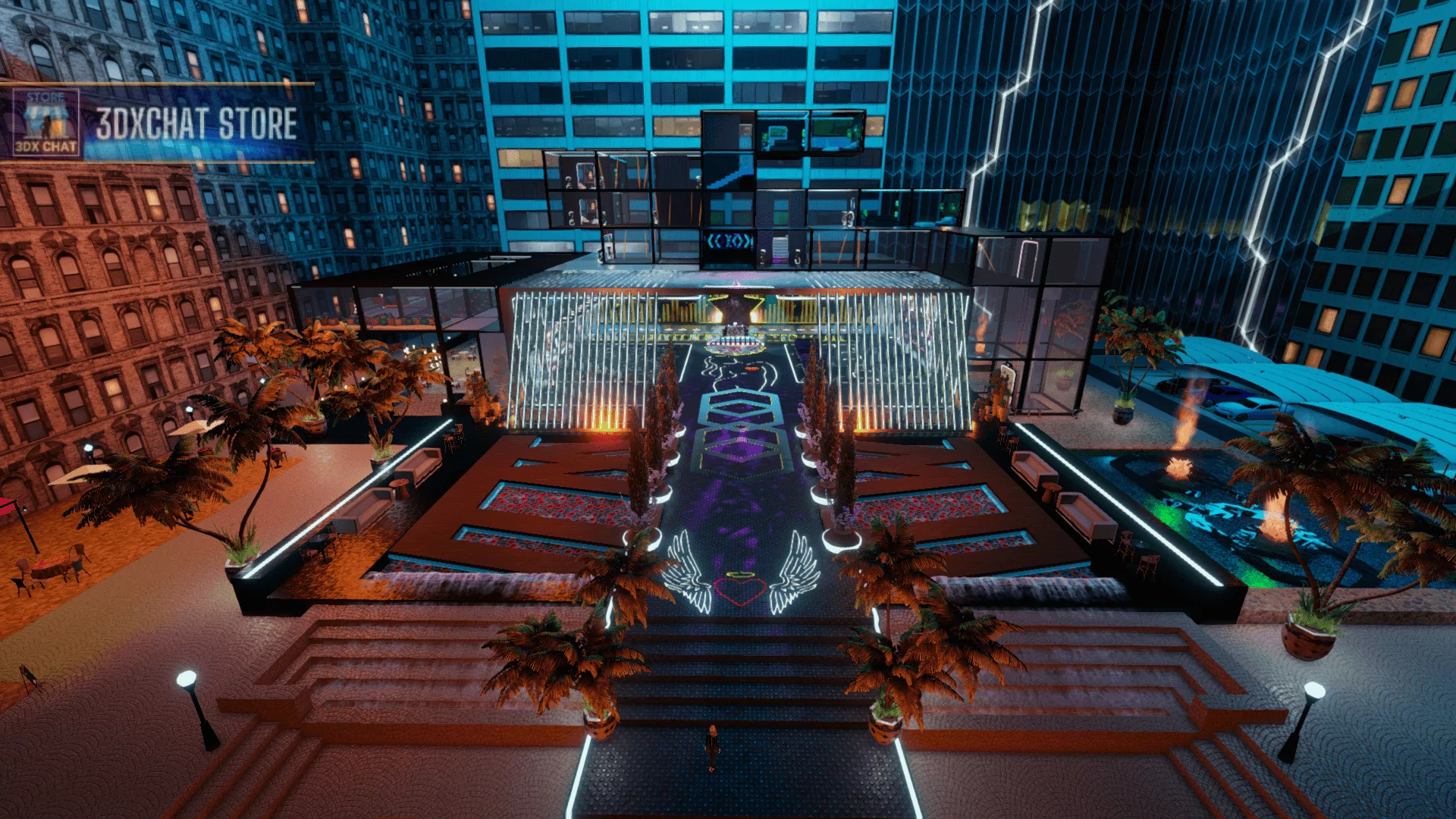The width and height of the screenshot is (1456, 819).
Task: Open the 3DXChat Store banner
Action: tap(196, 124)
